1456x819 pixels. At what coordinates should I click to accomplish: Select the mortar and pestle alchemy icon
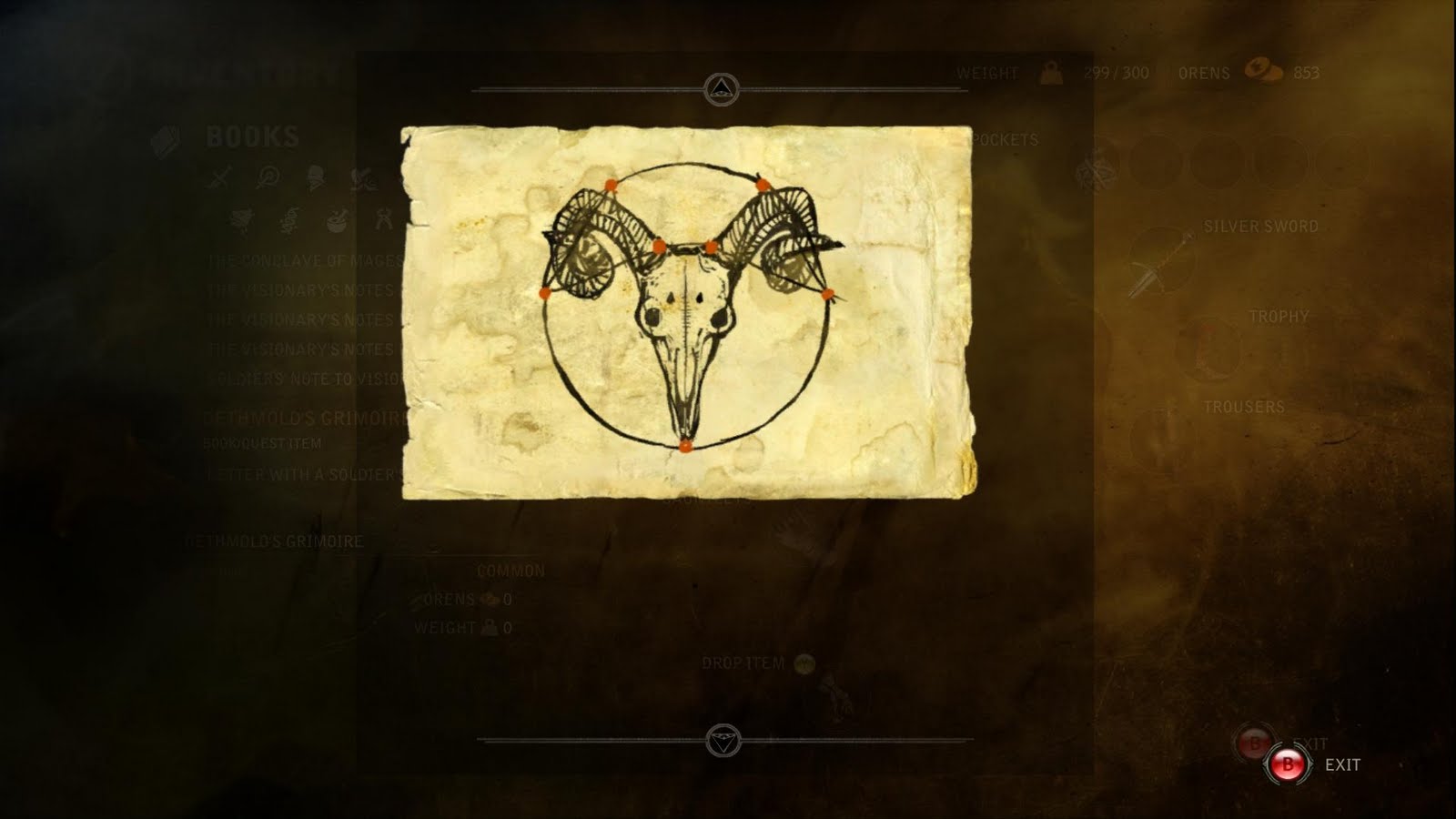click(337, 218)
